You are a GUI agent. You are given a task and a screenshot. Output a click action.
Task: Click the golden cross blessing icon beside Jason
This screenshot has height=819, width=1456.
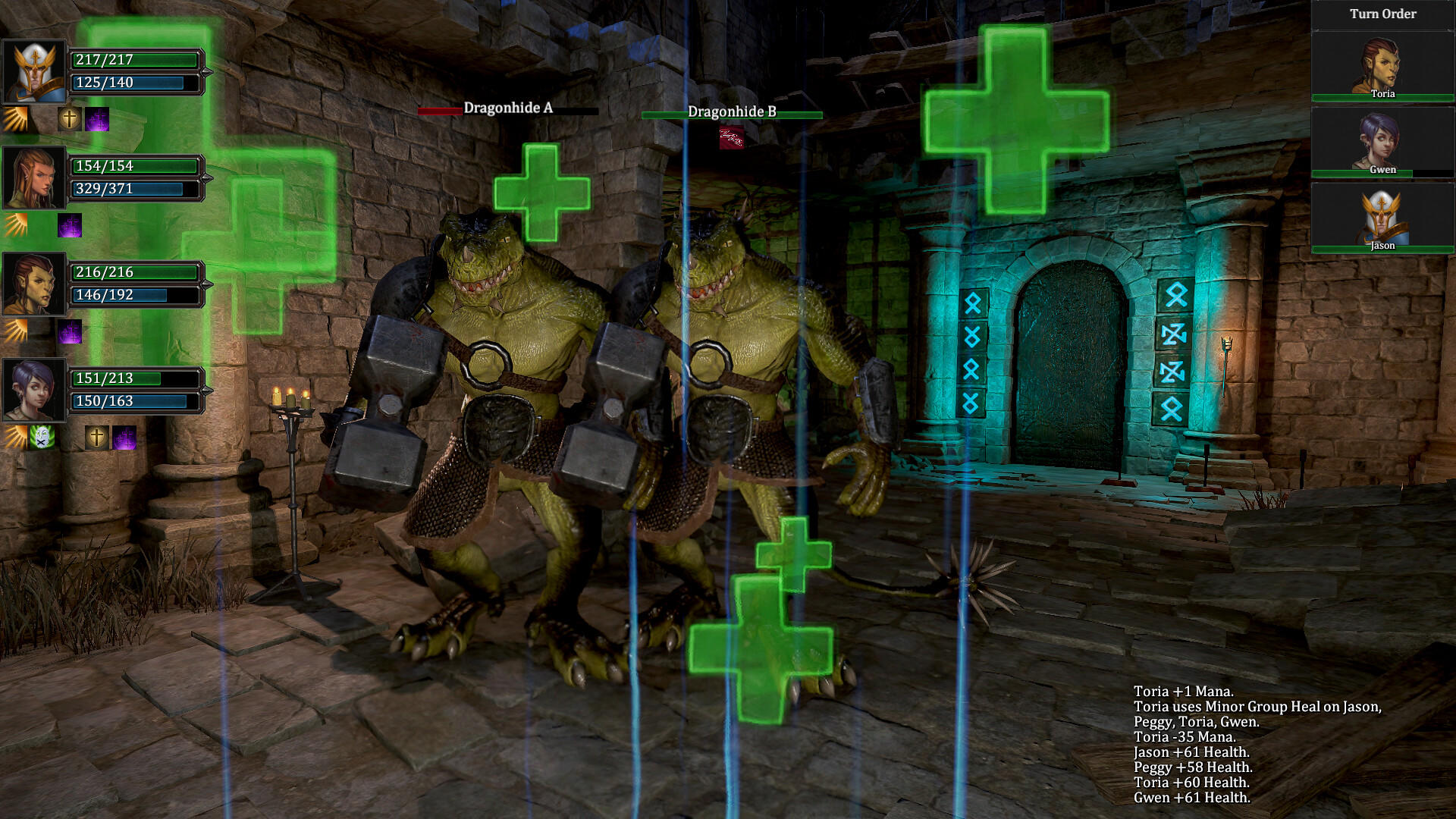coord(70,119)
